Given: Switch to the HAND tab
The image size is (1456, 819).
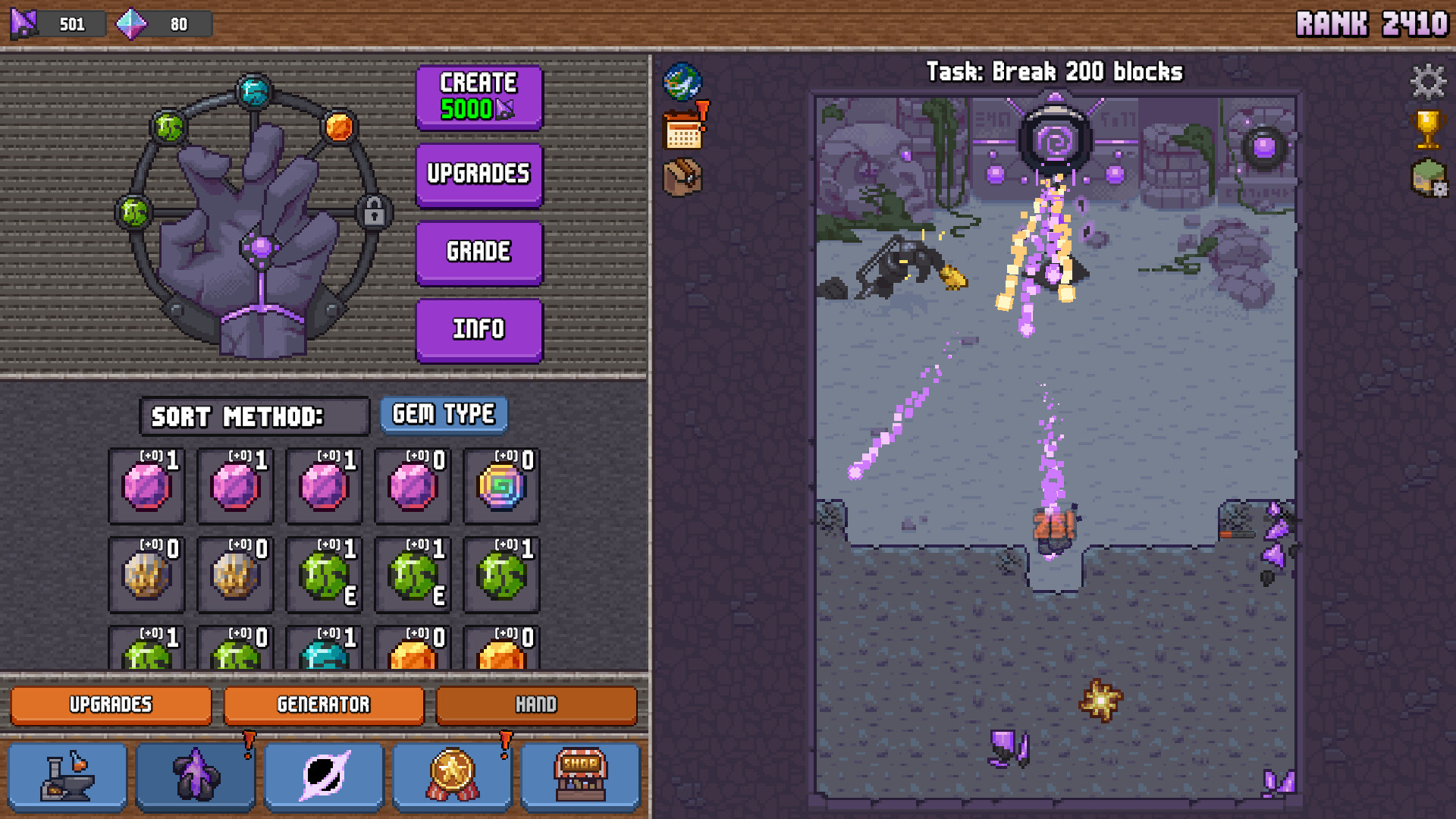Looking at the screenshot, I should click(536, 705).
